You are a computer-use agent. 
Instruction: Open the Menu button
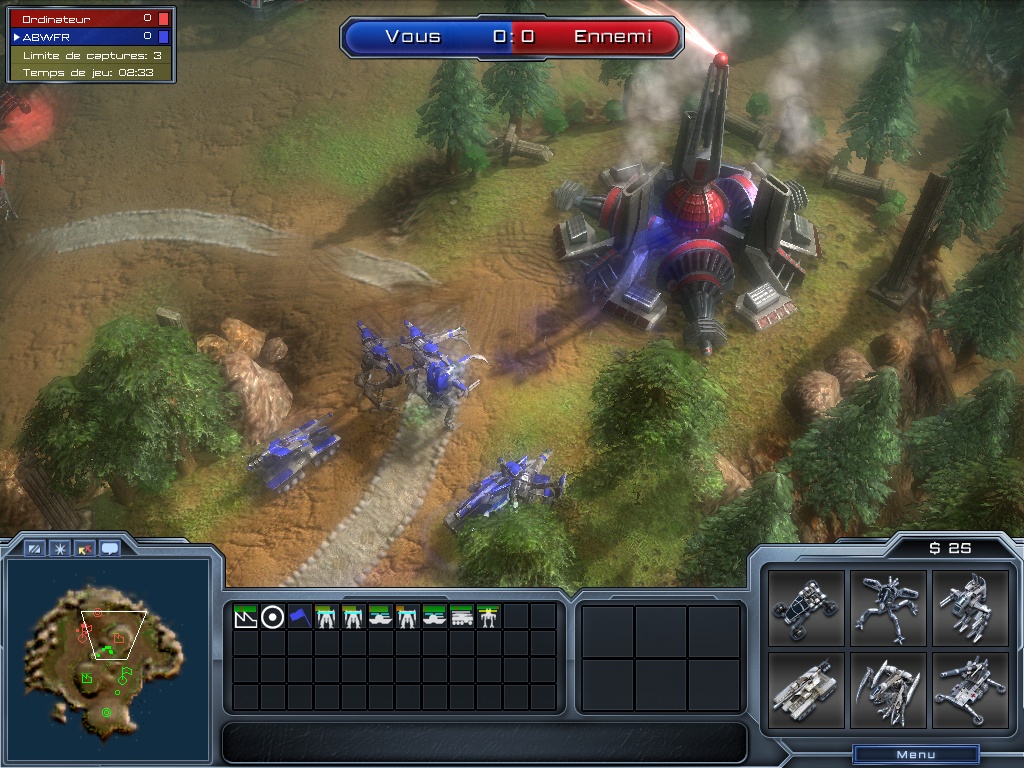coord(915,755)
